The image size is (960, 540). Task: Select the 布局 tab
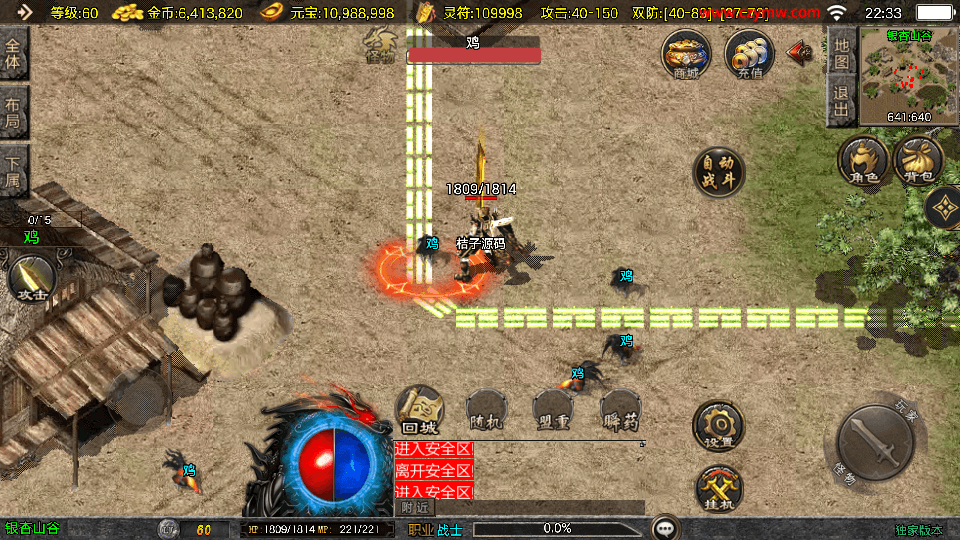click(x=13, y=111)
